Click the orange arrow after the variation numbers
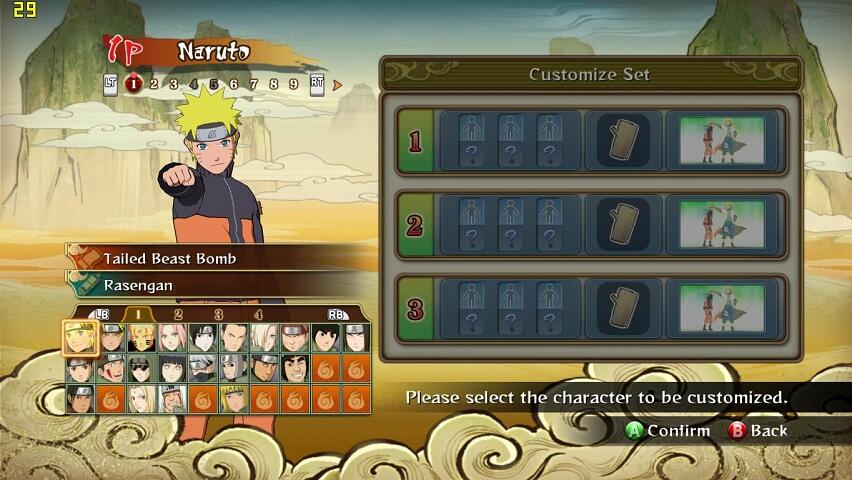This screenshot has width=852, height=480. (x=337, y=85)
